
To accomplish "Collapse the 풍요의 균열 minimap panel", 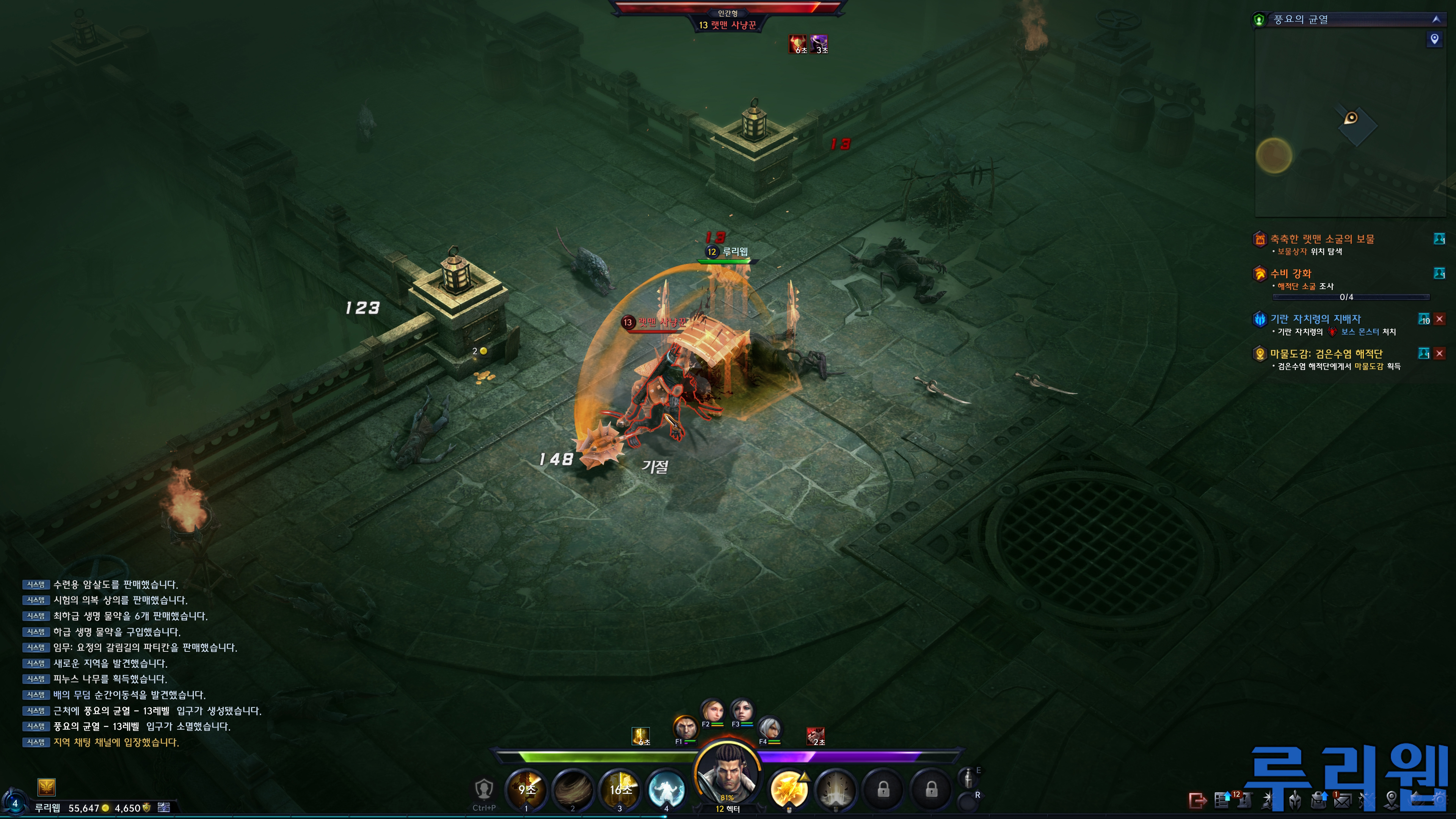I will click(1436, 19).
